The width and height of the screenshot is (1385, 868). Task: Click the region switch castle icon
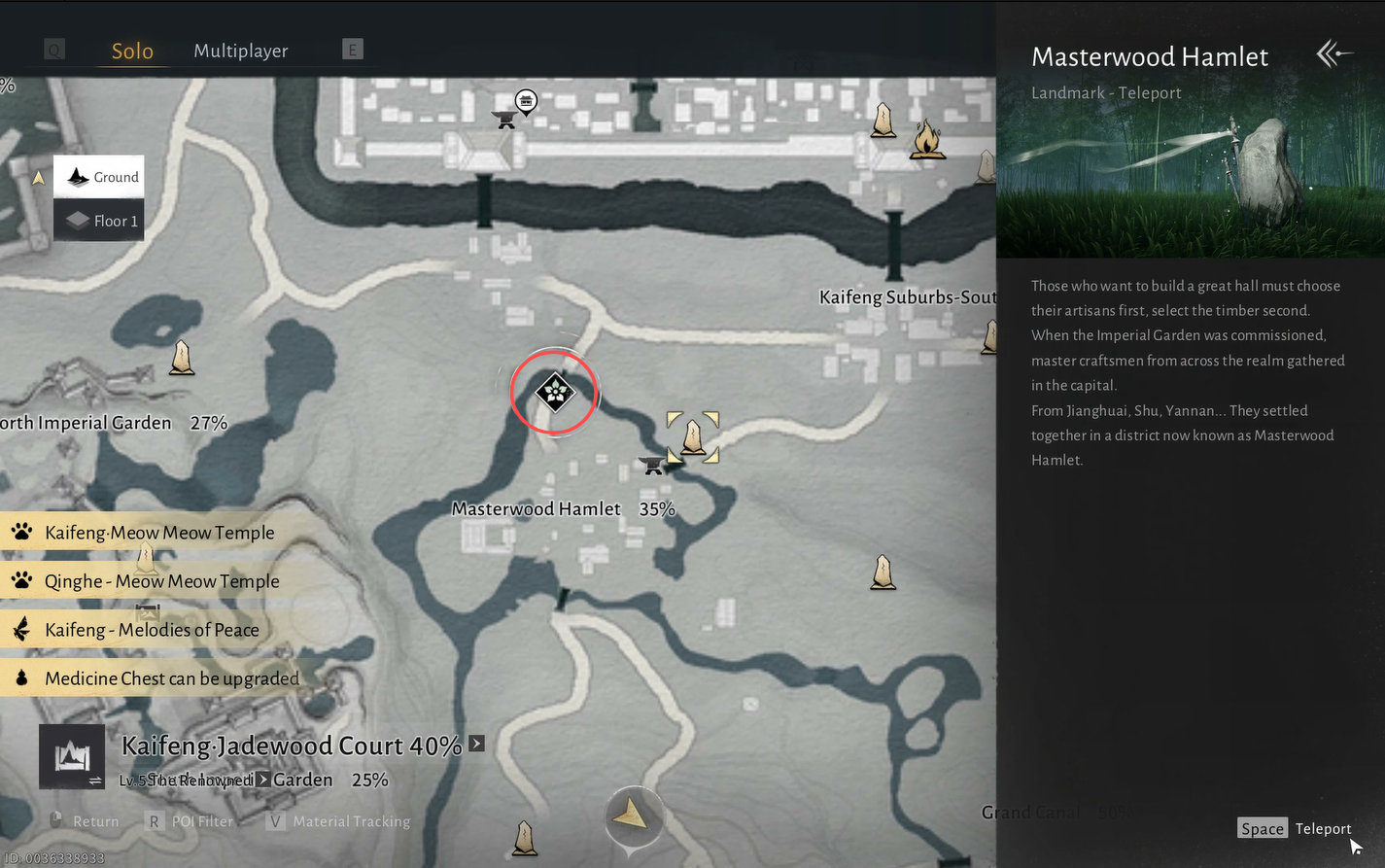(72, 756)
